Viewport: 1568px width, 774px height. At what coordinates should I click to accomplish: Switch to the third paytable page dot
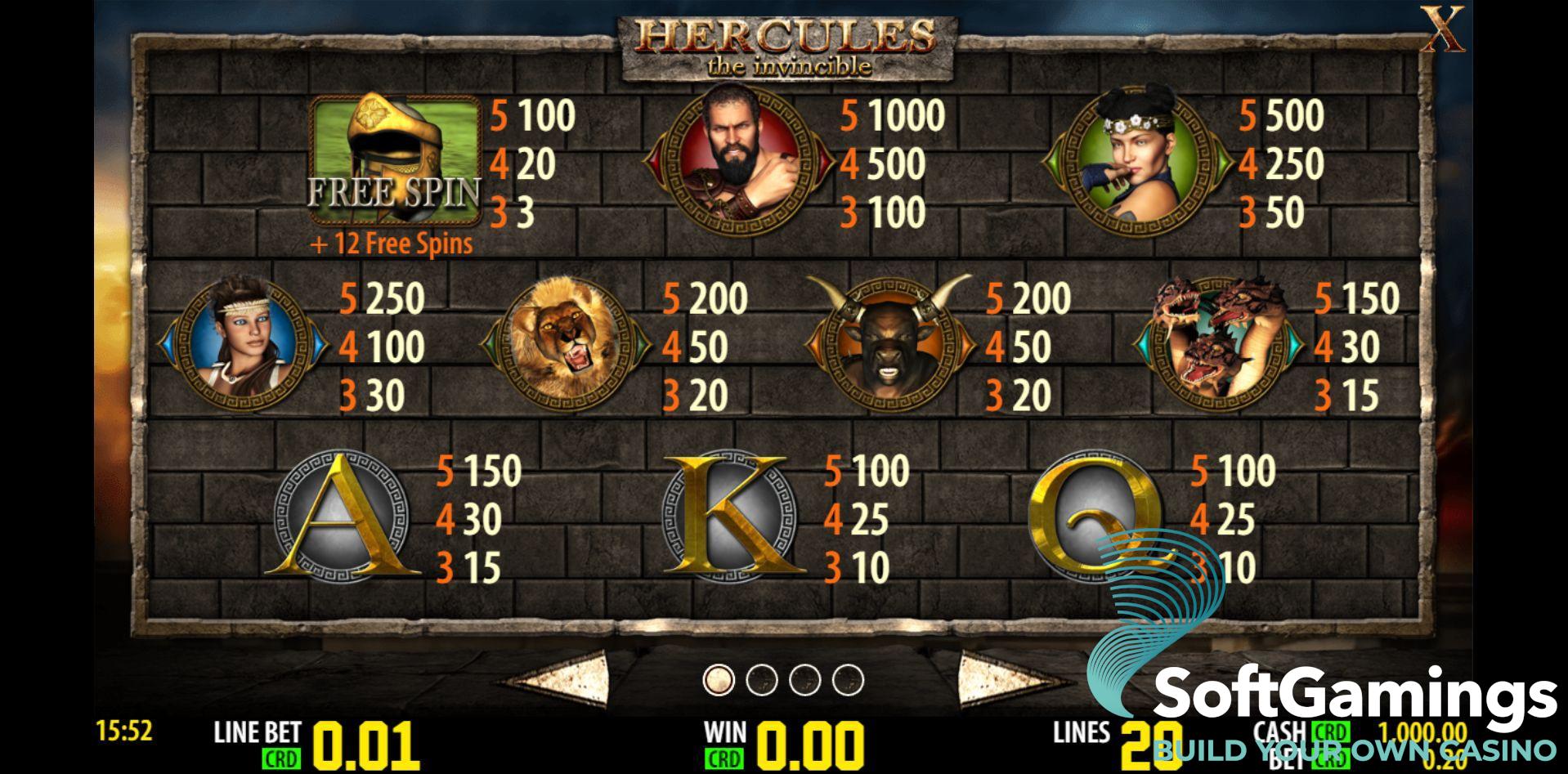[x=805, y=679]
